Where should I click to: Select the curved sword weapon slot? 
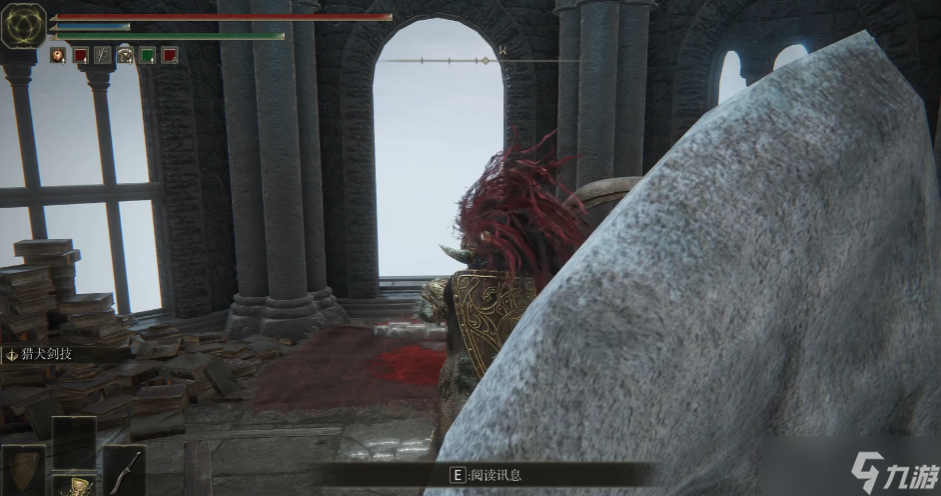pyautogui.click(x=125, y=469)
